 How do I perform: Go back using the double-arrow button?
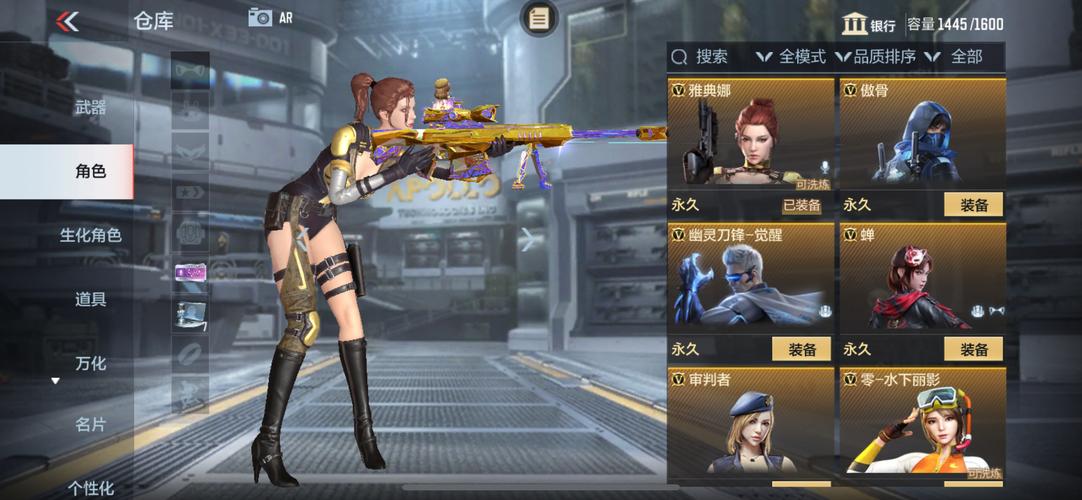click(67, 21)
